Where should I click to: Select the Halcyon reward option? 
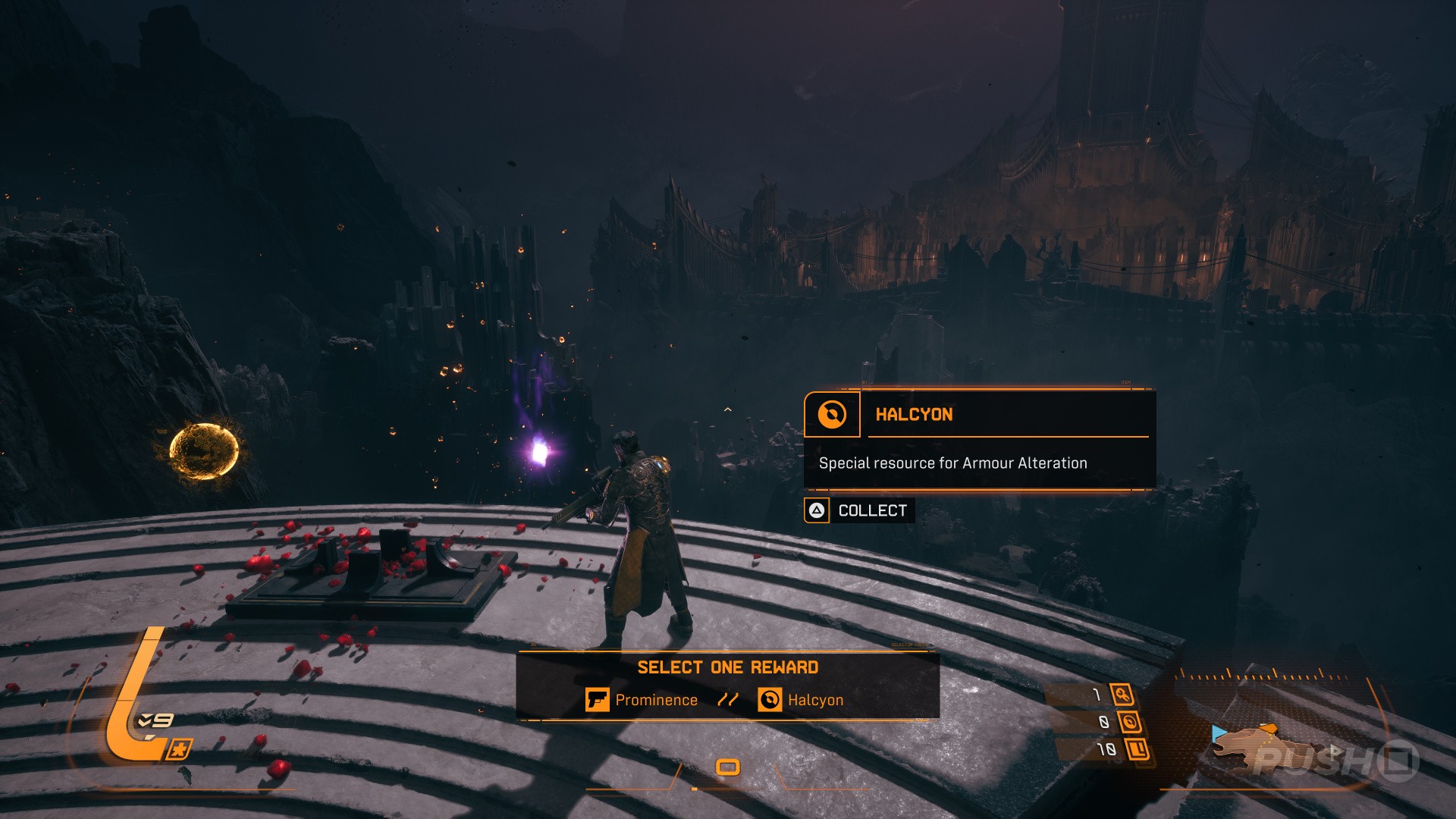(x=801, y=700)
